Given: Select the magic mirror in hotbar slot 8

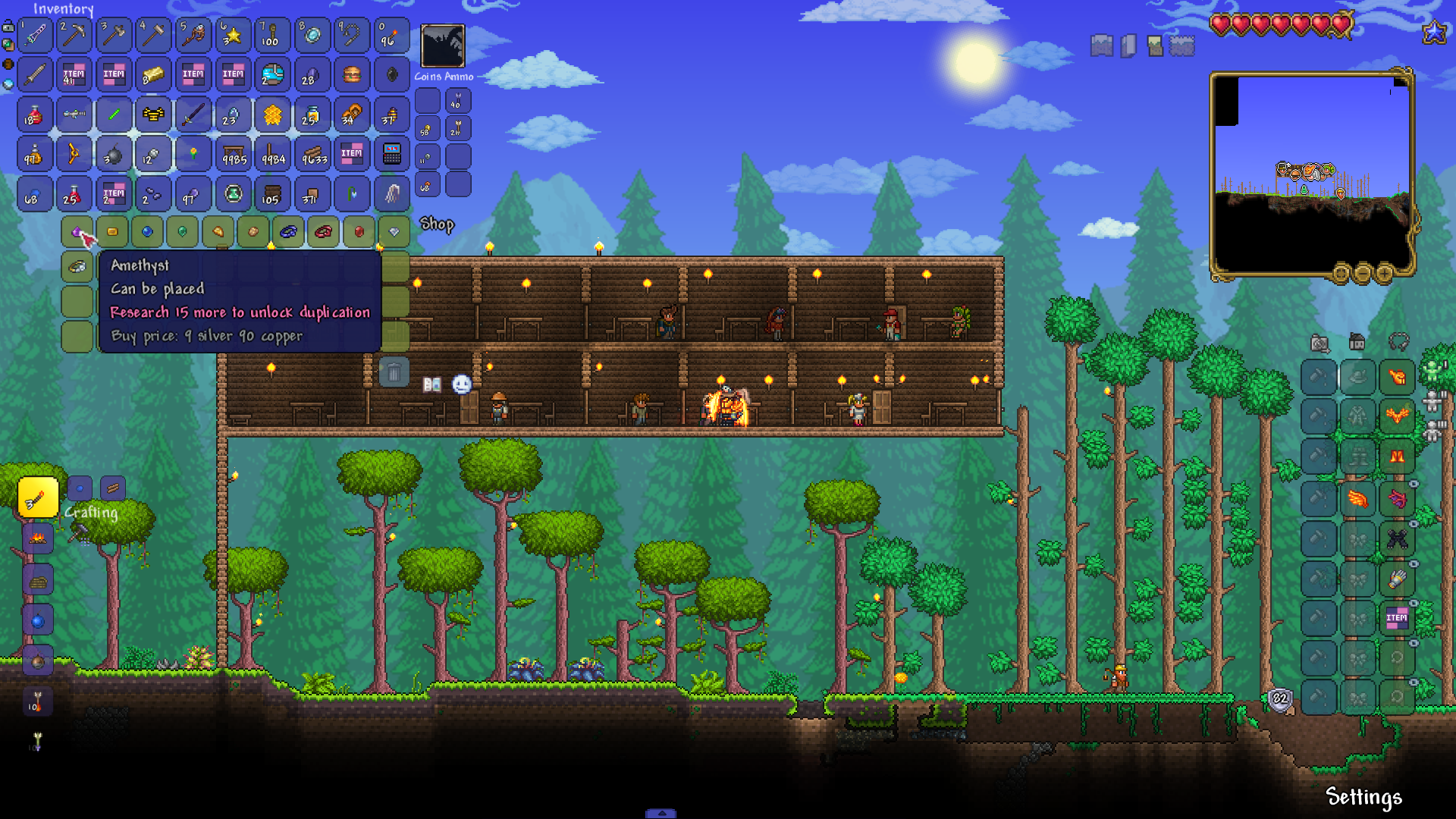Looking at the screenshot, I should (x=311, y=35).
